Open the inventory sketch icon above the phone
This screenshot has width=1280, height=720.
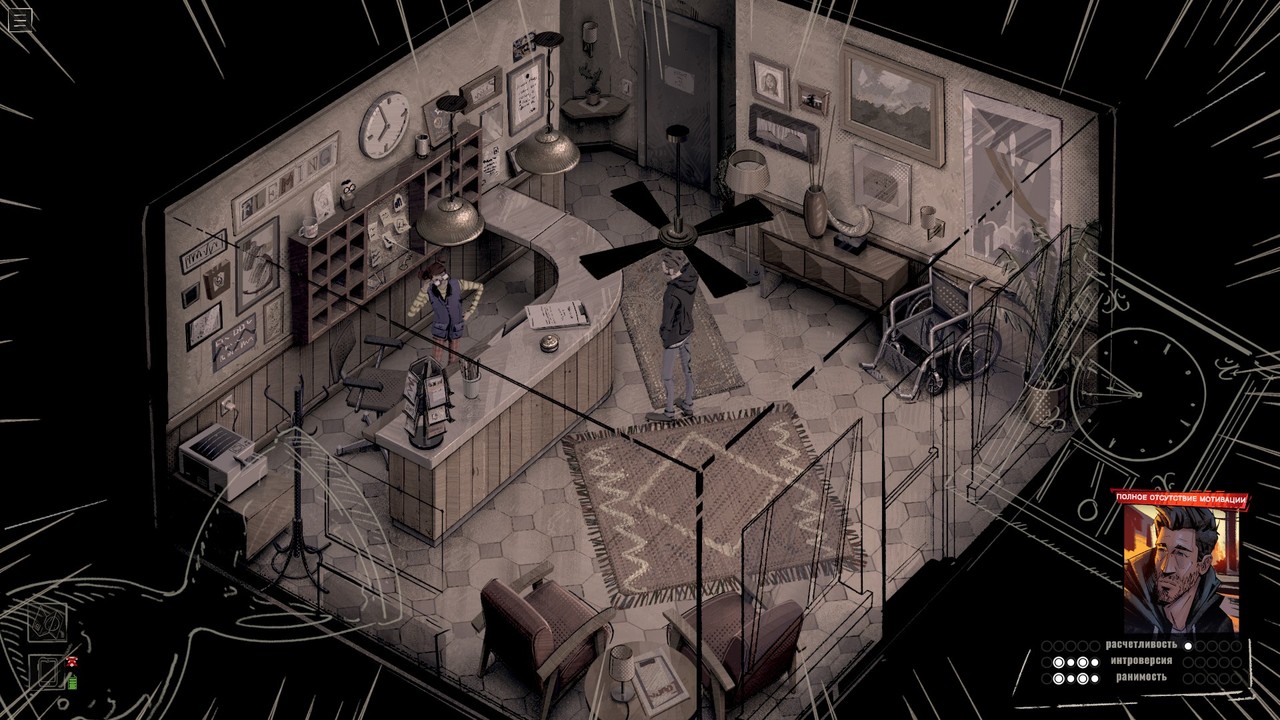[x=47, y=622]
